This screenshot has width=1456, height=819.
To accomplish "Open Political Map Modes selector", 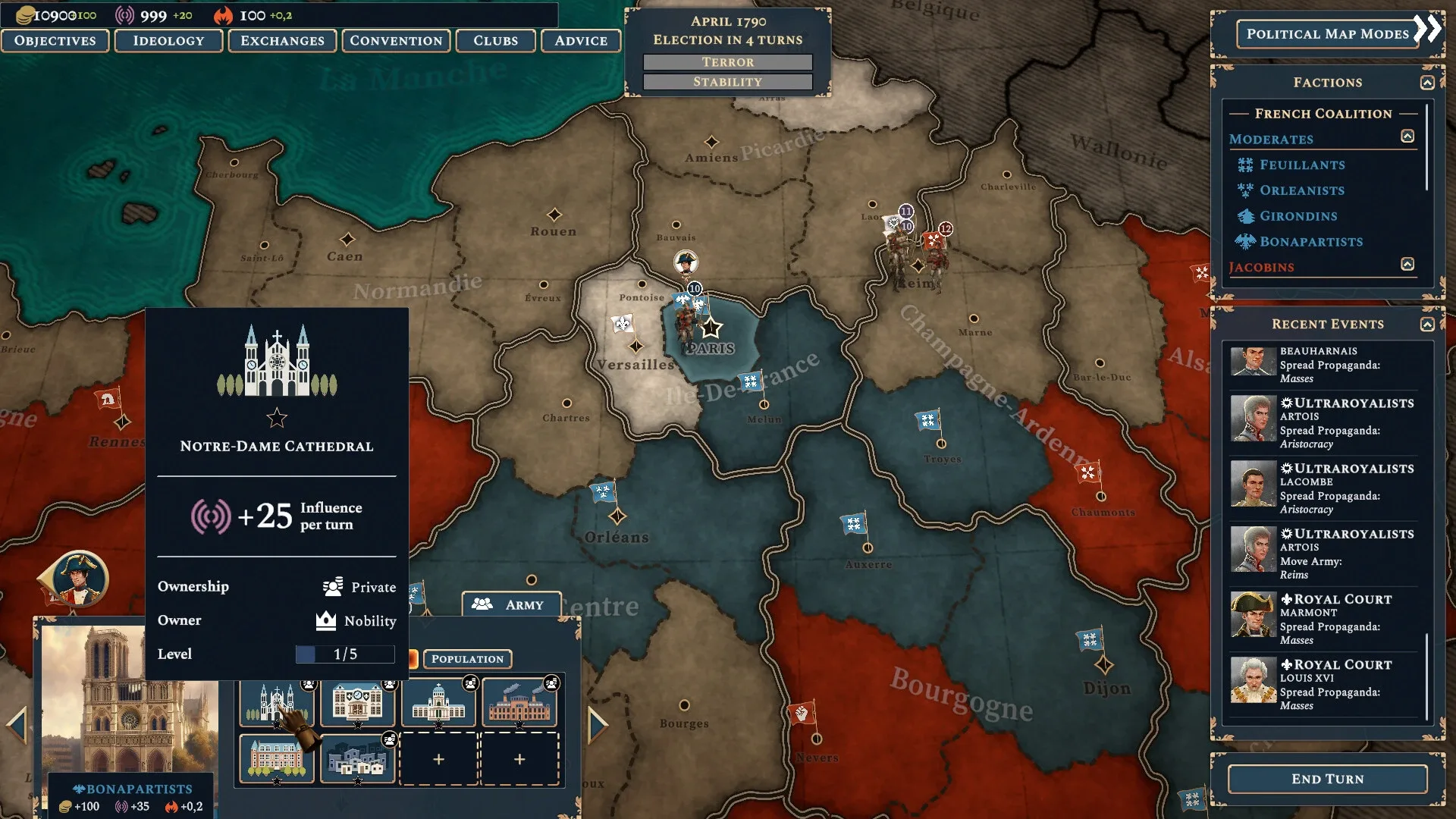I will pyautogui.click(x=1327, y=34).
